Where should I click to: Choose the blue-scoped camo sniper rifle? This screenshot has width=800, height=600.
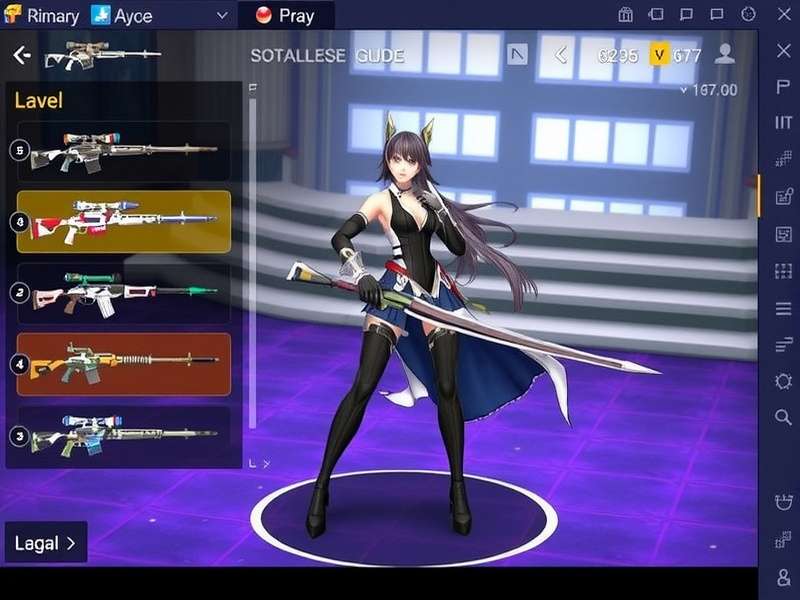(x=124, y=434)
